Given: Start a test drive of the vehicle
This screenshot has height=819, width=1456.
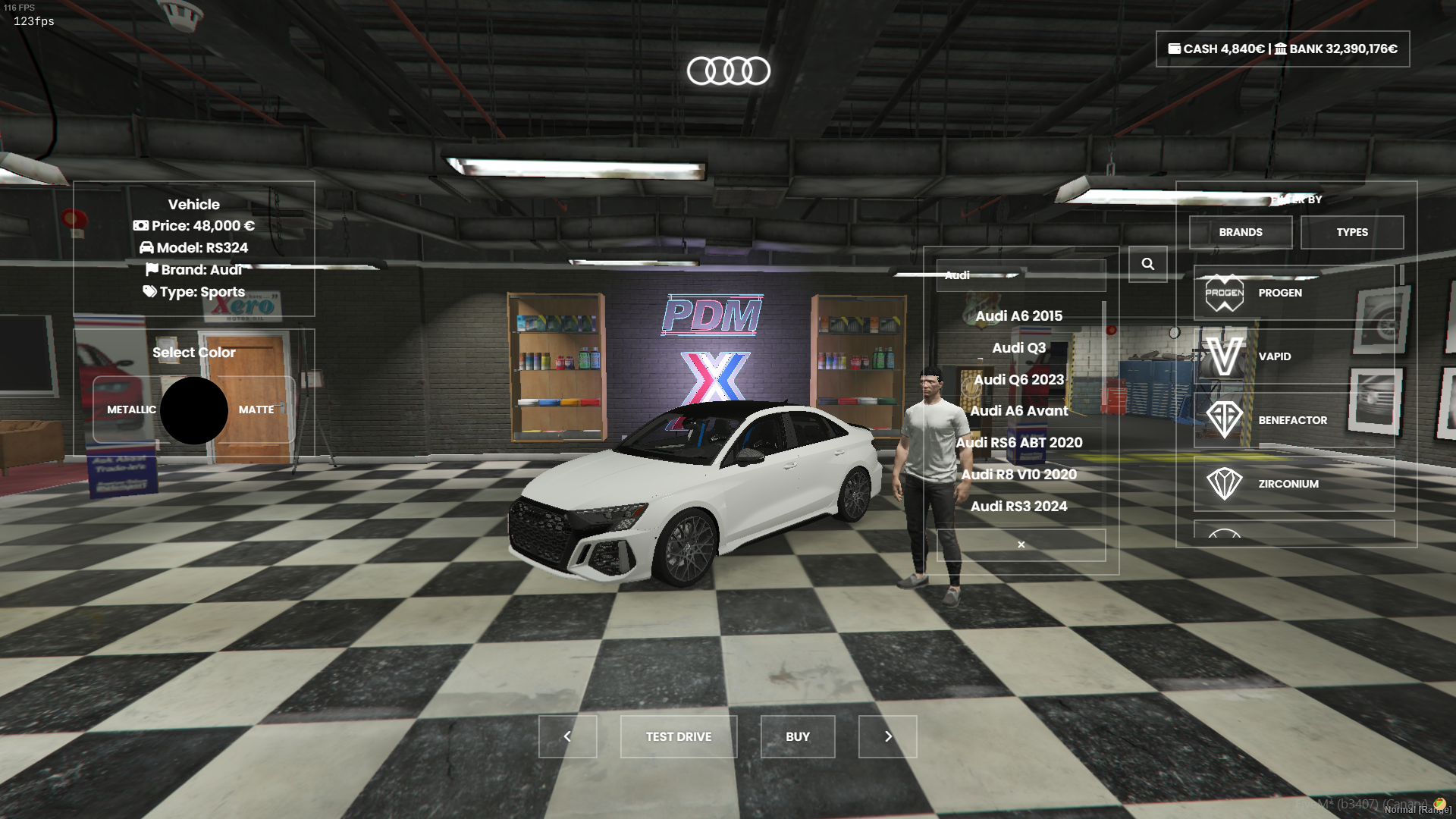Looking at the screenshot, I should [678, 736].
